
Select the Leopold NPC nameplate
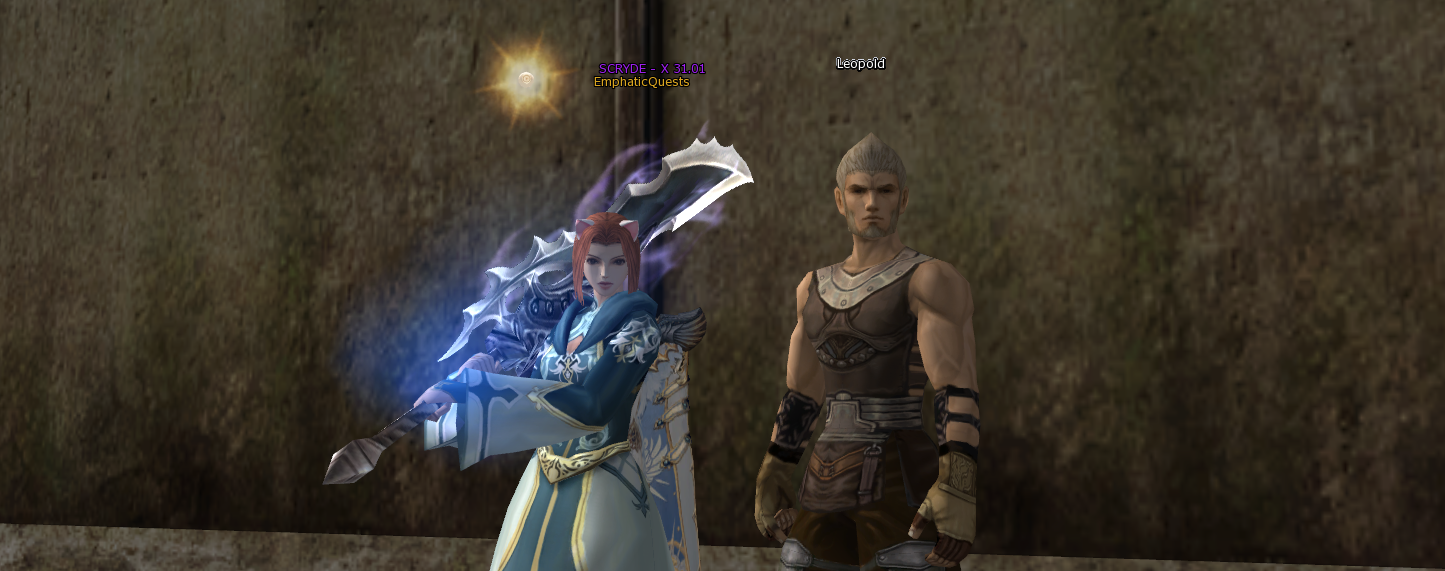(x=860, y=64)
